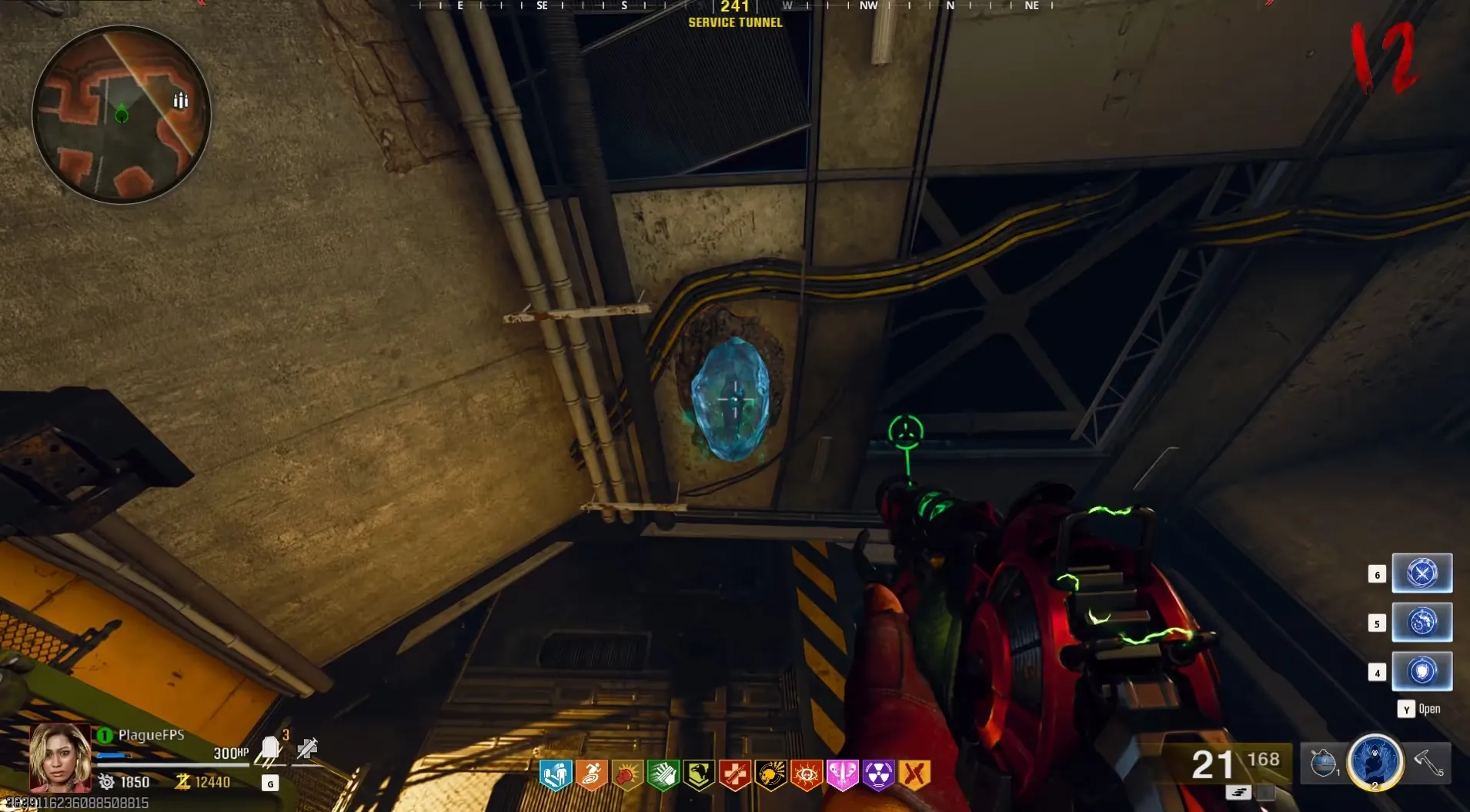Select the tomahawk axe equipment slot
1470x812 pixels.
(1429, 763)
